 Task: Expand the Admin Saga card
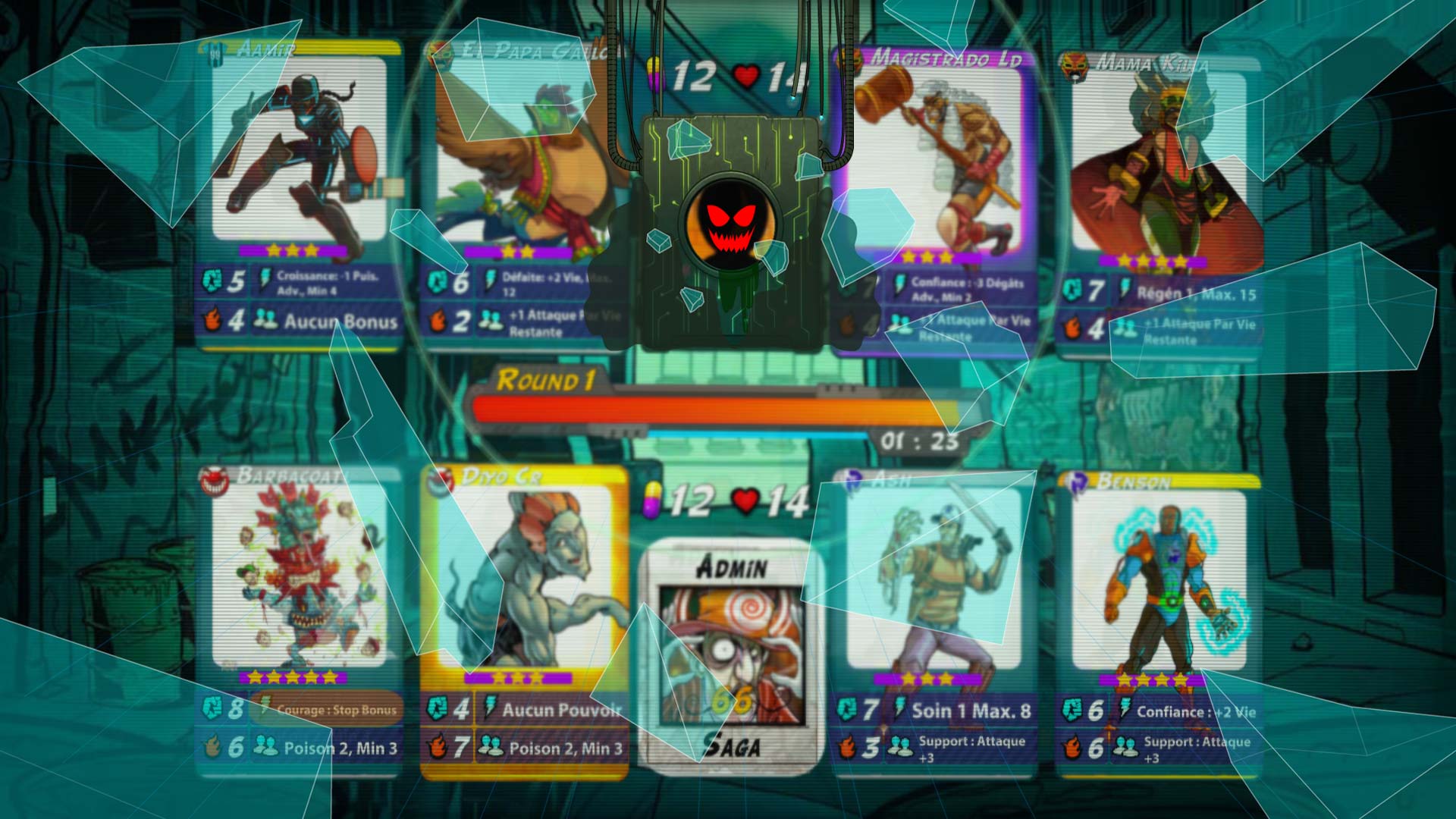730,652
